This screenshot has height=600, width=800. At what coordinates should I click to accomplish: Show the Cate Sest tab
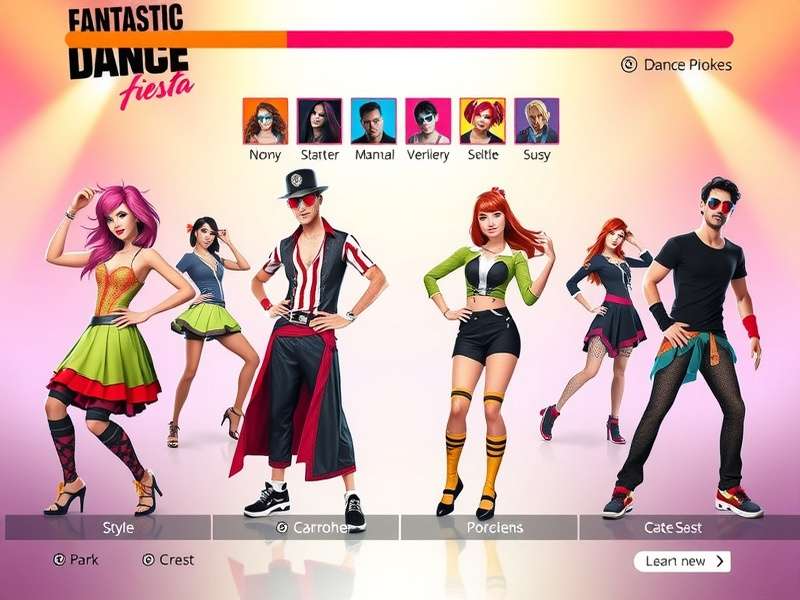[673, 527]
